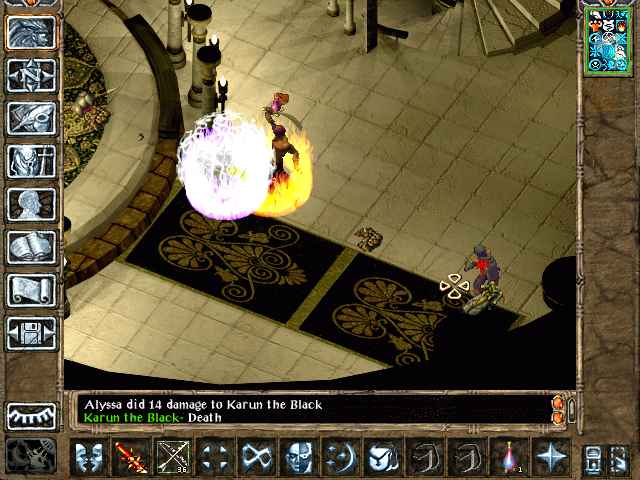640x480 pixels.
Task: Activate the talk masks button
Action: (89, 457)
